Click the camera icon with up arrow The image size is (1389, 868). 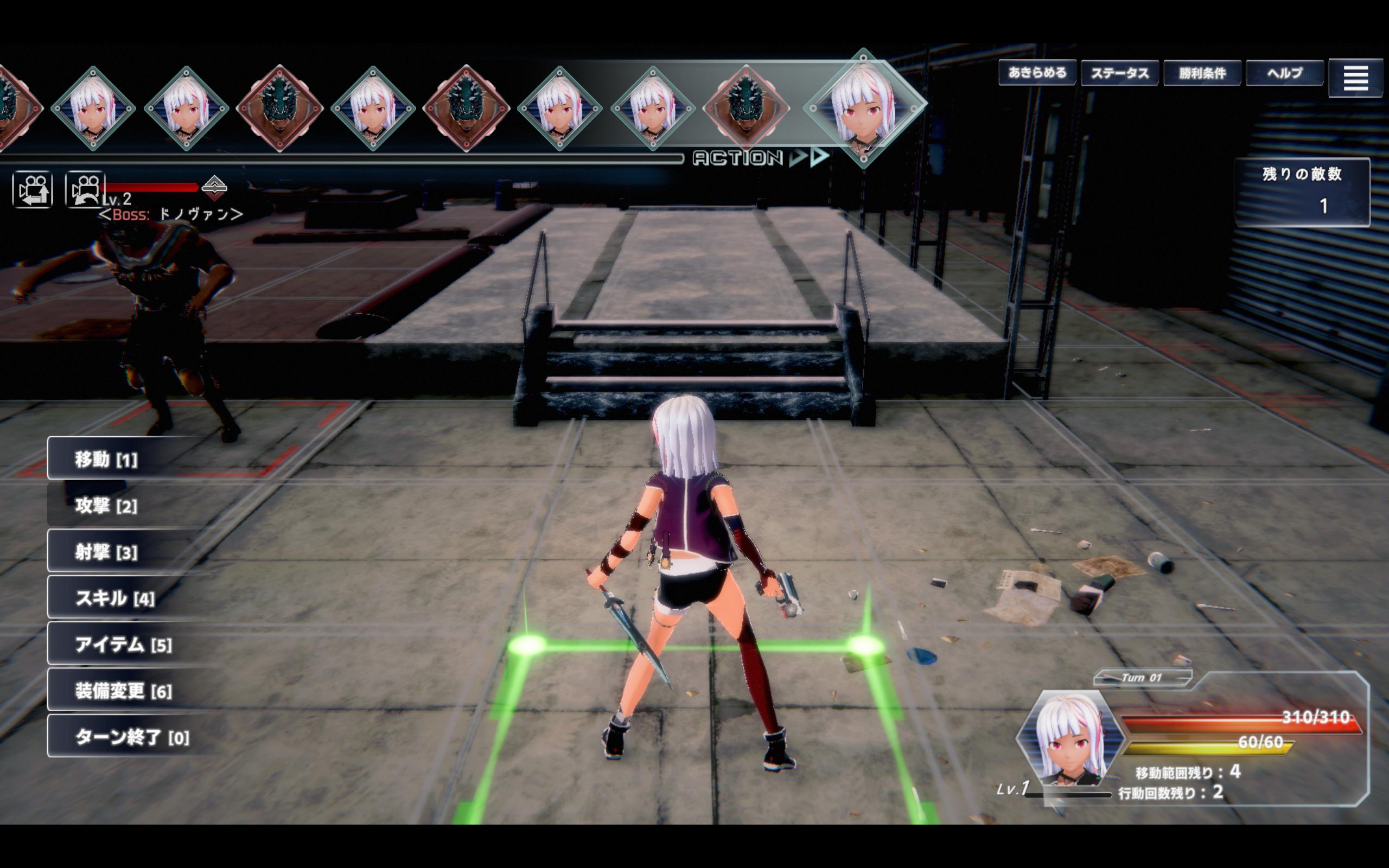[x=33, y=189]
